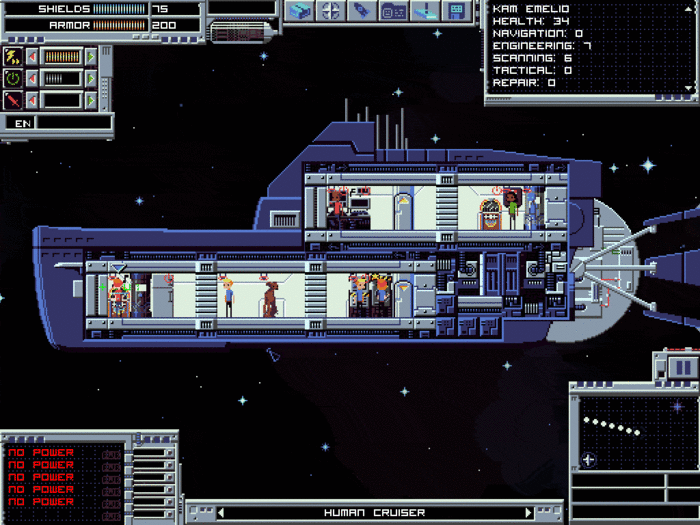Select the red weapon system icon
The image size is (700, 525).
point(13,100)
